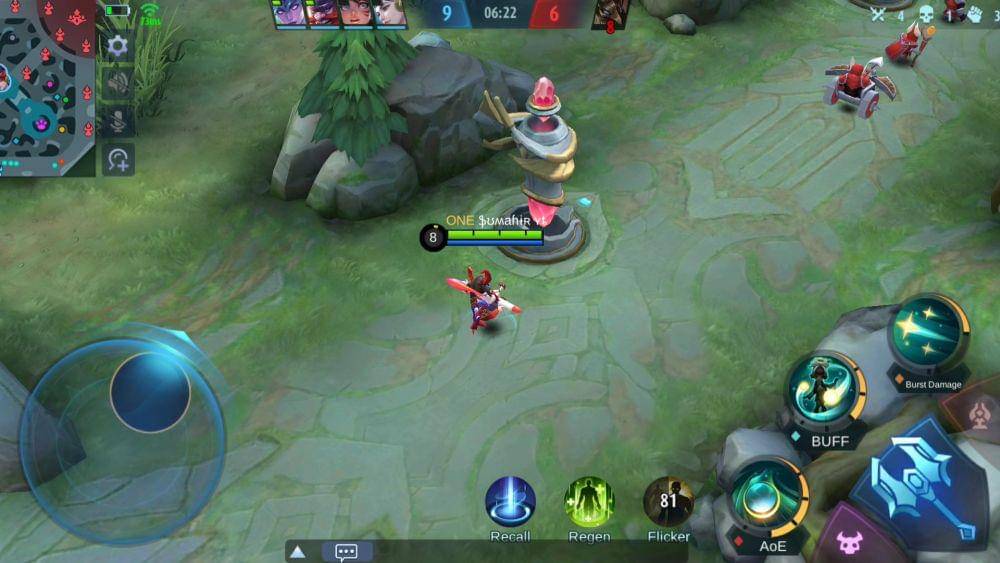
Task: Cast the Burst Damage skill
Action: [x=928, y=335]
